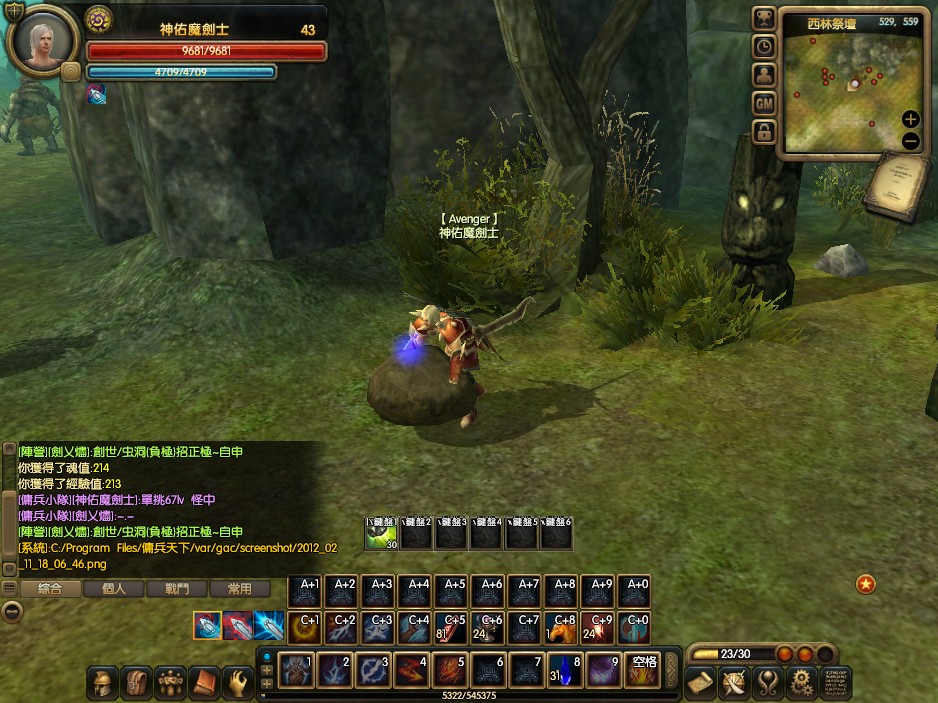Switch to the 綜合 chat tab

pyautogui.click(x=50, y=589)
